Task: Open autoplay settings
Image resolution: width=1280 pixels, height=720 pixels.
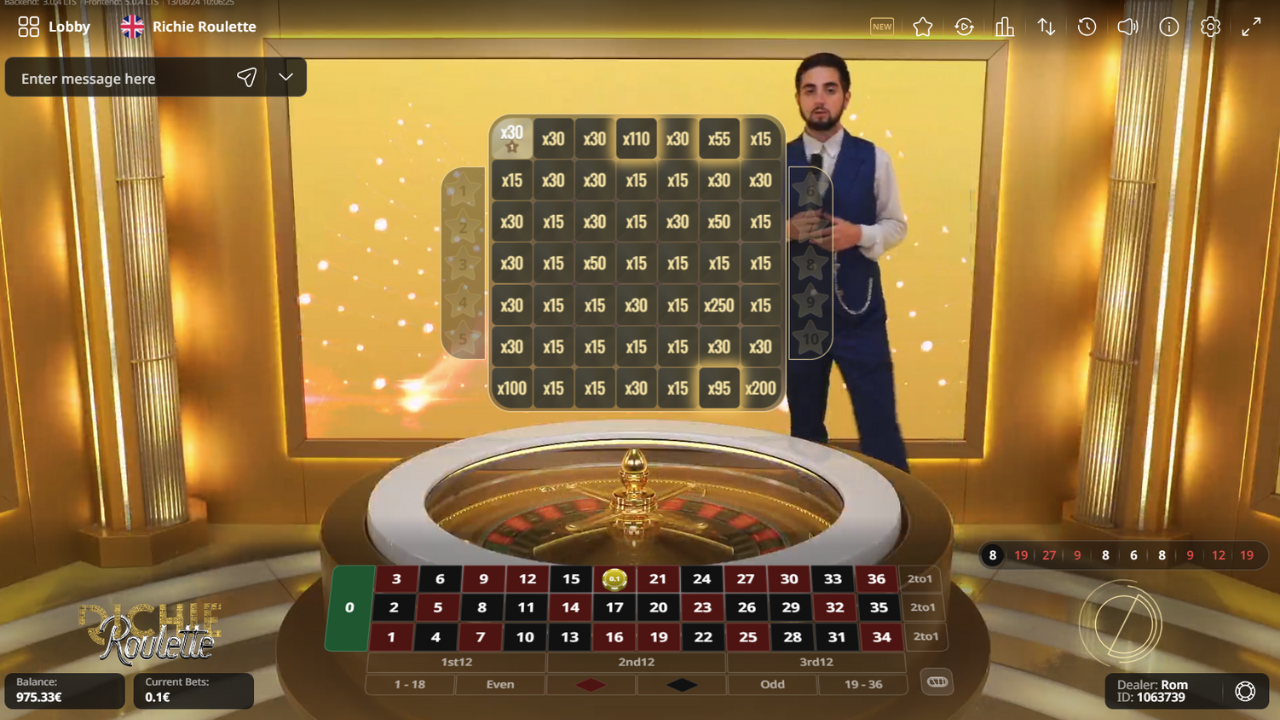Action: click(x=964, y=27)
